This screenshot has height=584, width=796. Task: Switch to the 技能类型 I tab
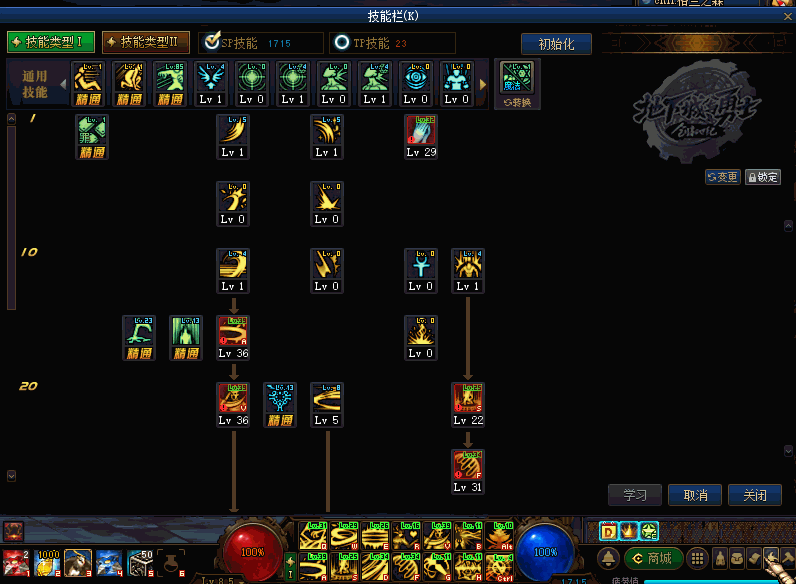[51, 42]
